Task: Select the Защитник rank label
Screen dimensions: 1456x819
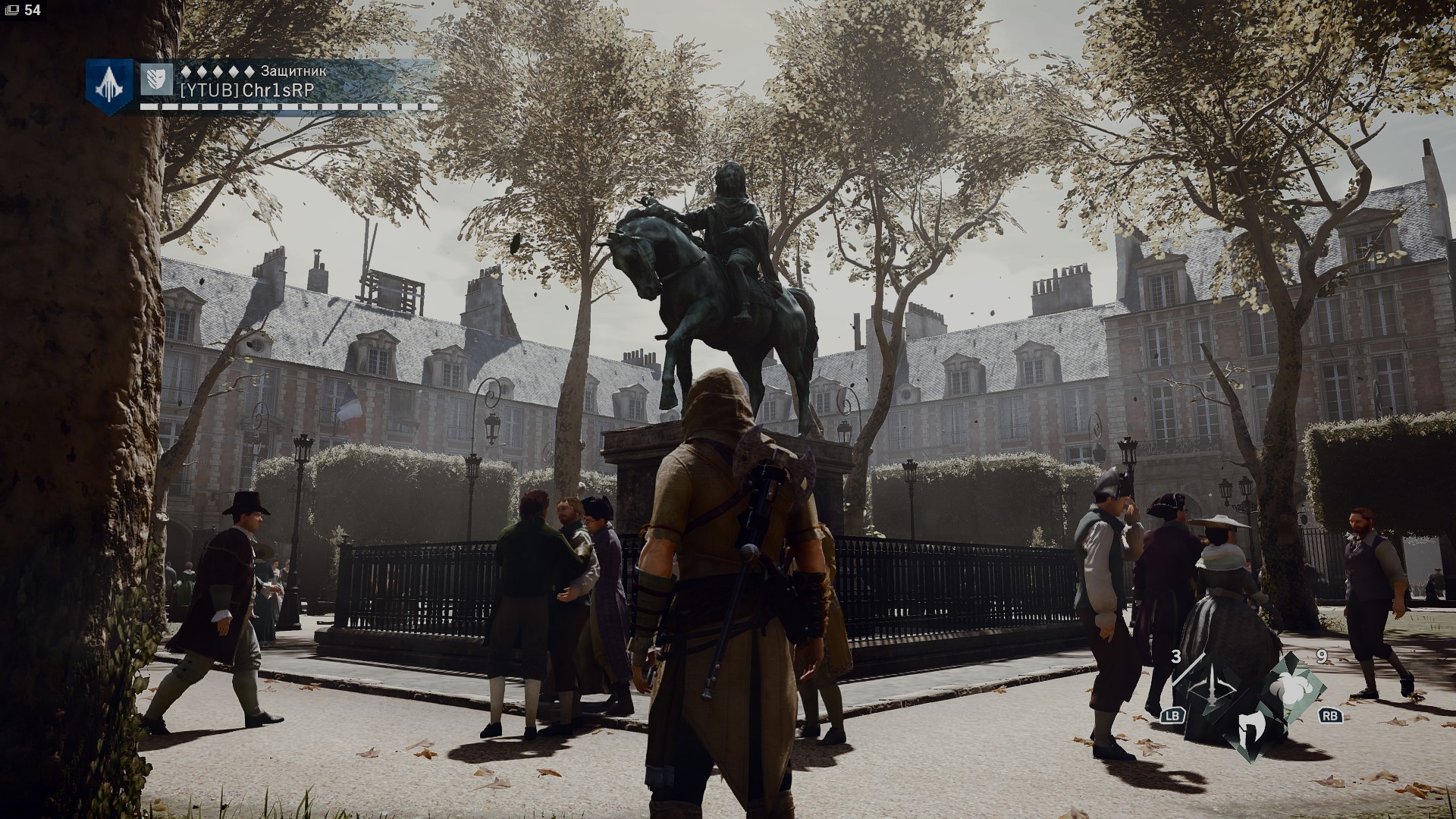Action: [293, 72]
